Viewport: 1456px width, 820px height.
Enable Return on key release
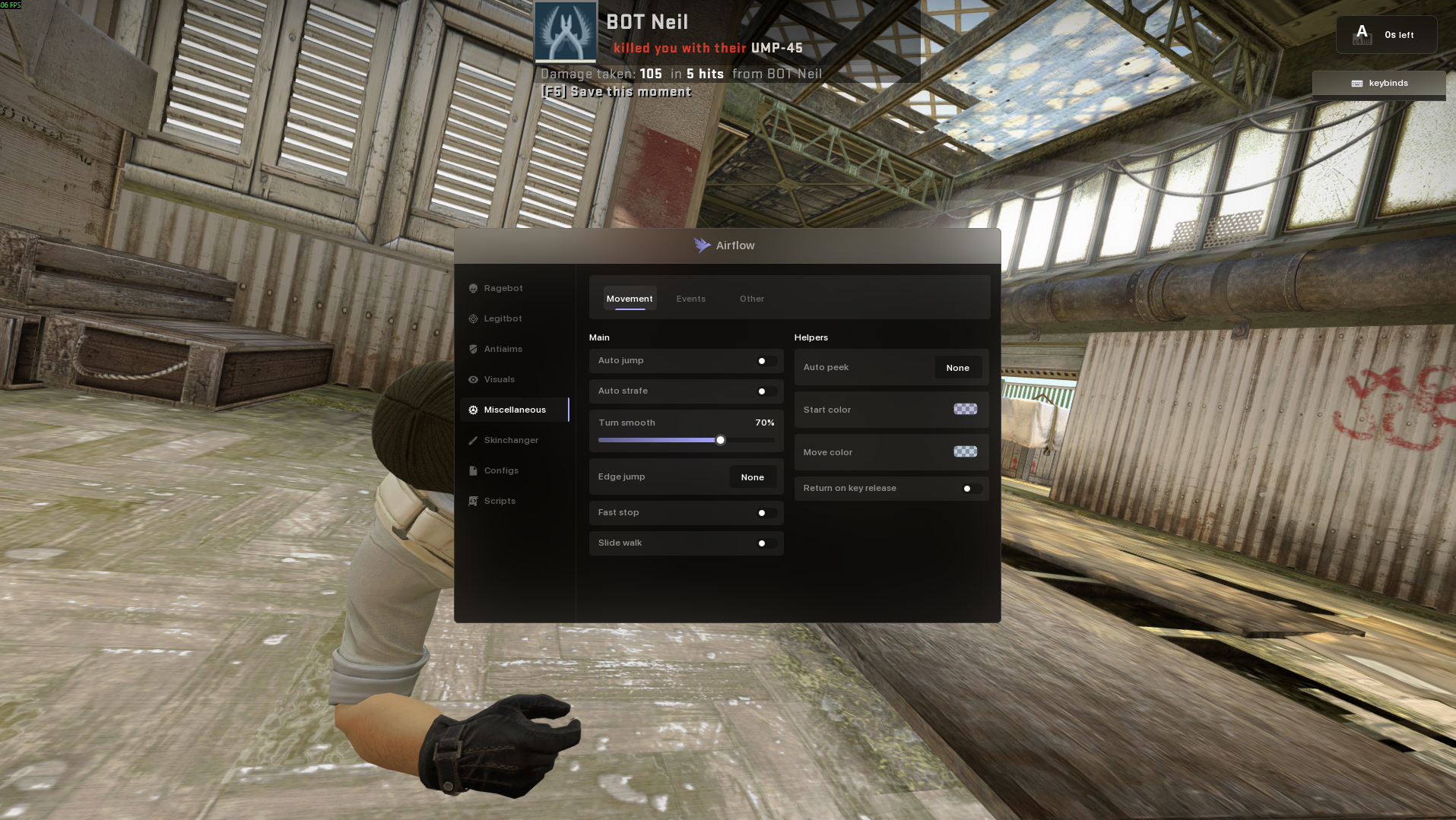tap(969, 489)
